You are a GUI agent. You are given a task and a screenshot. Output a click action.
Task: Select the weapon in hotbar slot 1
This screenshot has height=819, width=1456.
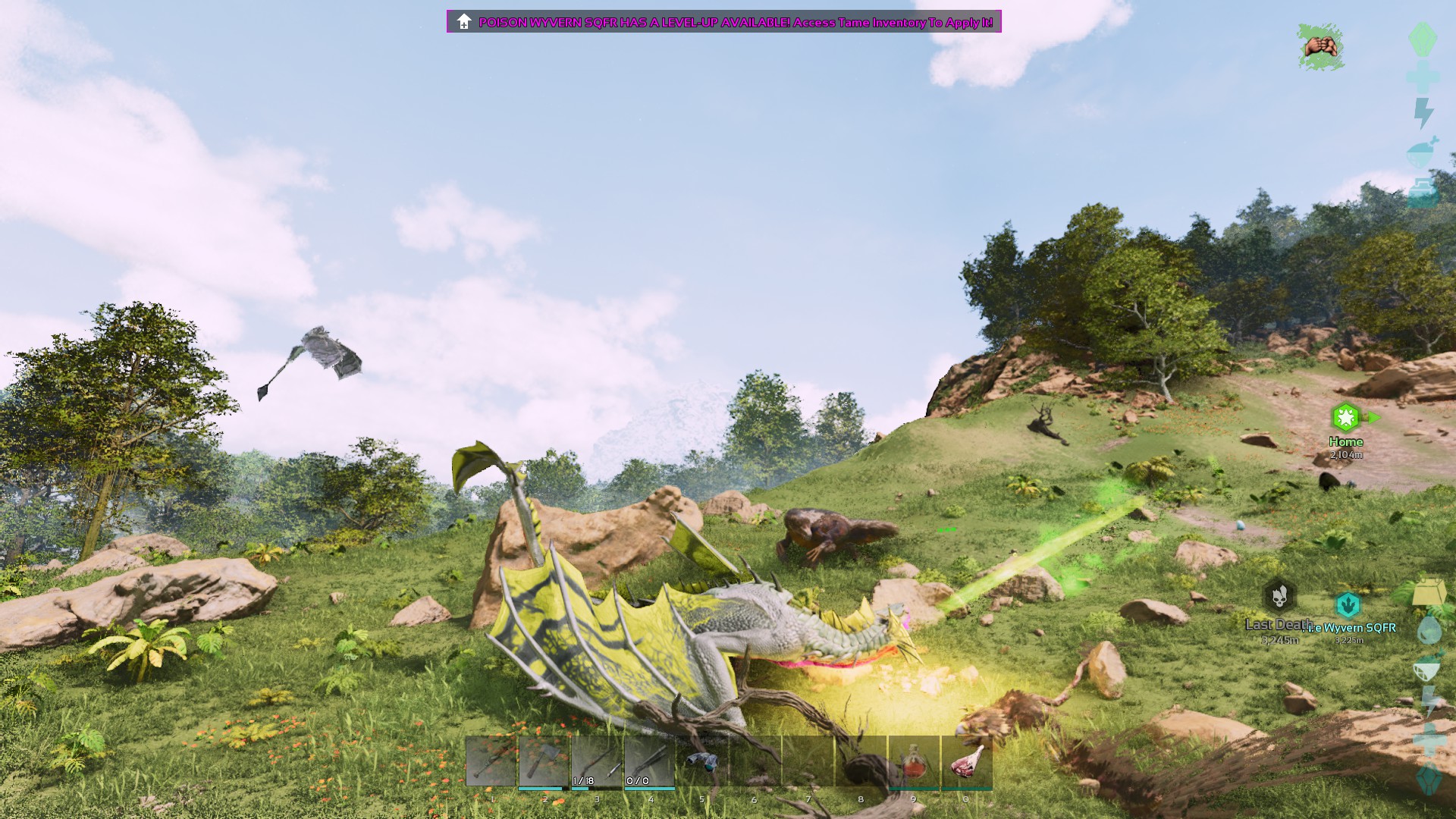point(491,761)
